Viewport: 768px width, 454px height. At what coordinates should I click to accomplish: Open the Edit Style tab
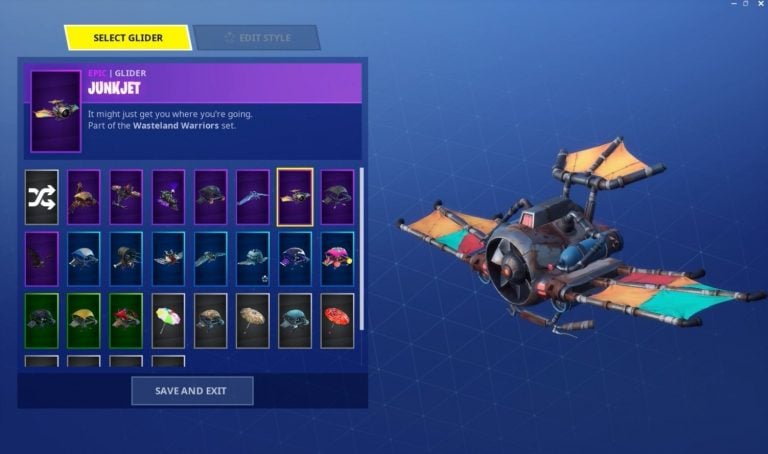[x=257, y=38]
